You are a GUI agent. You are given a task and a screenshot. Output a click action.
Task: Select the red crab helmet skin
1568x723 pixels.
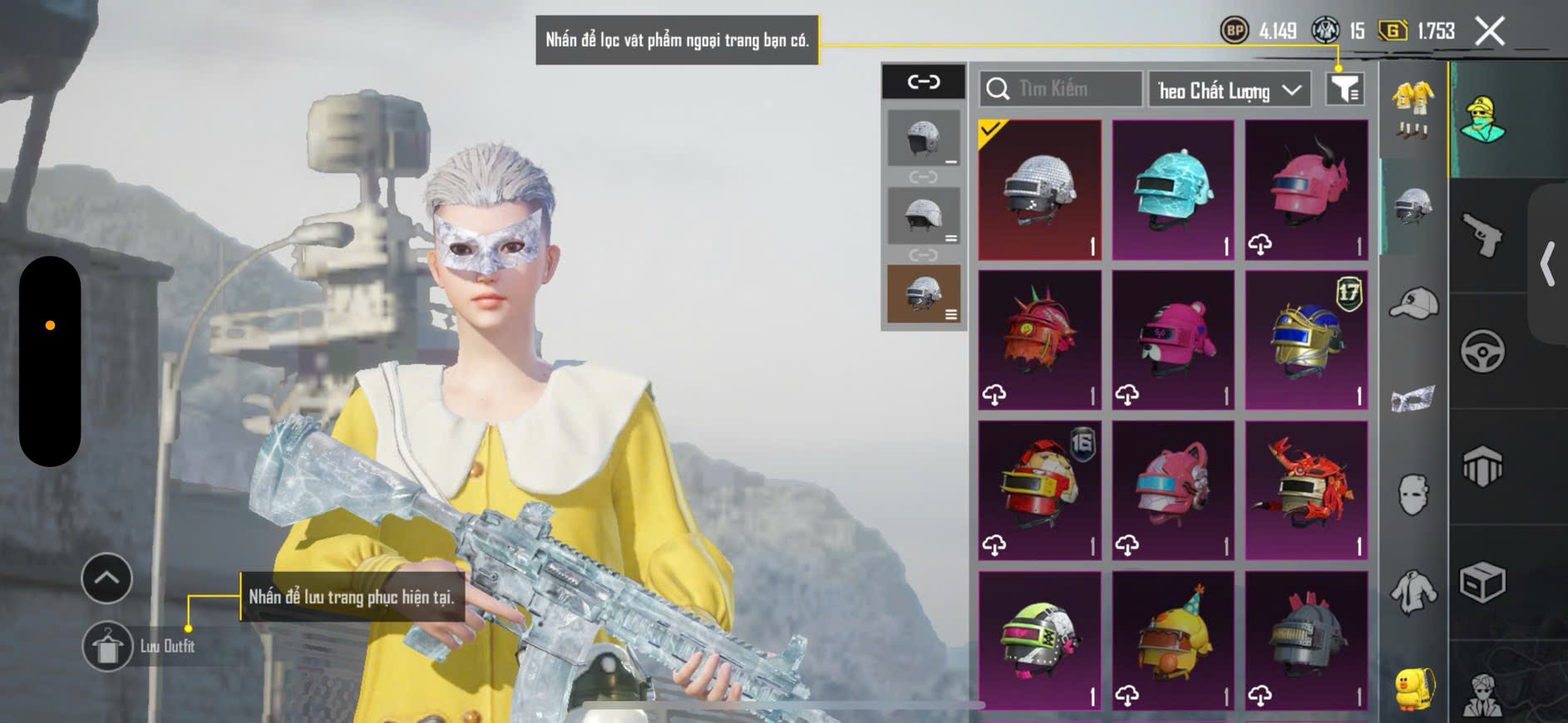(x=1305, y=490)
